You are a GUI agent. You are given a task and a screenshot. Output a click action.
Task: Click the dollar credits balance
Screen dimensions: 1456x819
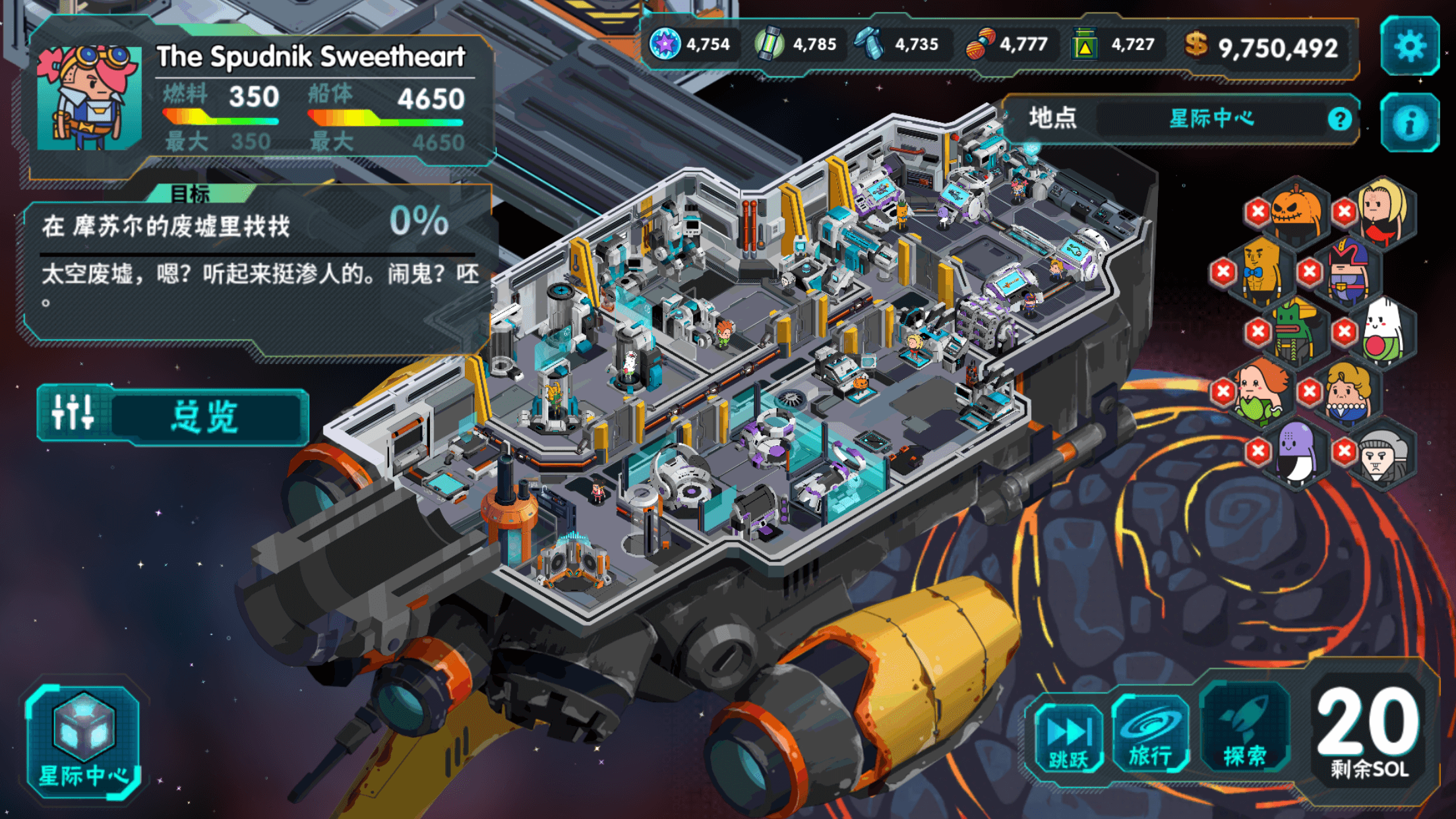[1262, 47]
